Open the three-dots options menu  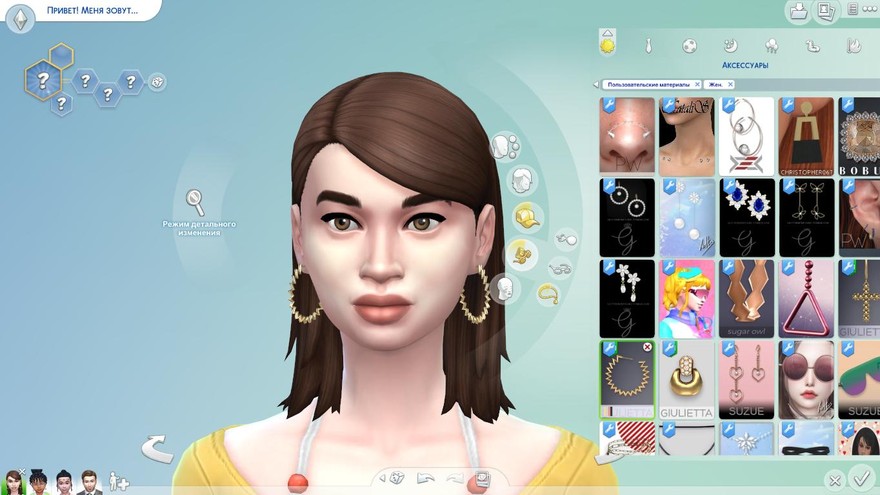pos(869,9)
